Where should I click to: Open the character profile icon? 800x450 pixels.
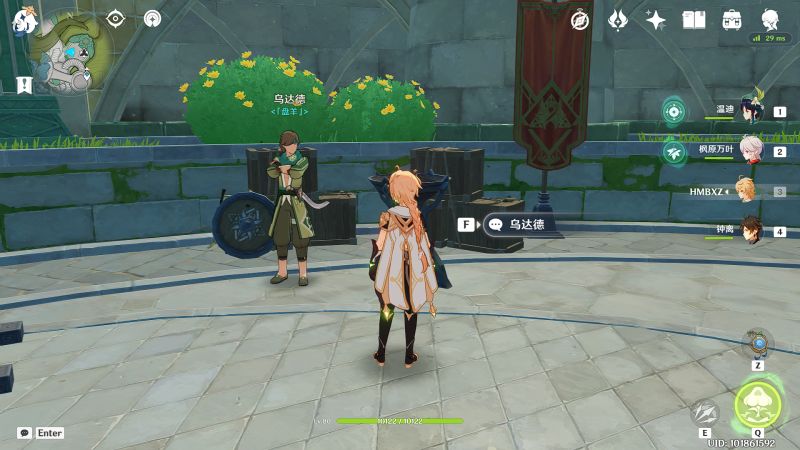pos(770,20)
